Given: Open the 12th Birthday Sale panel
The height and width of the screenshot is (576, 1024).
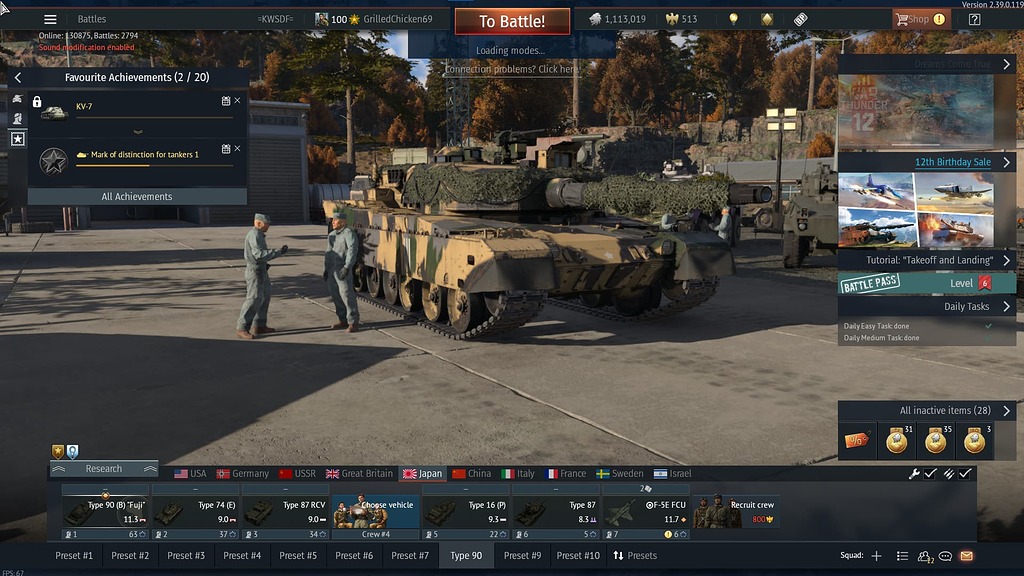Looking at the screenshot, I should pyautogui.click(x=953, y=162).
